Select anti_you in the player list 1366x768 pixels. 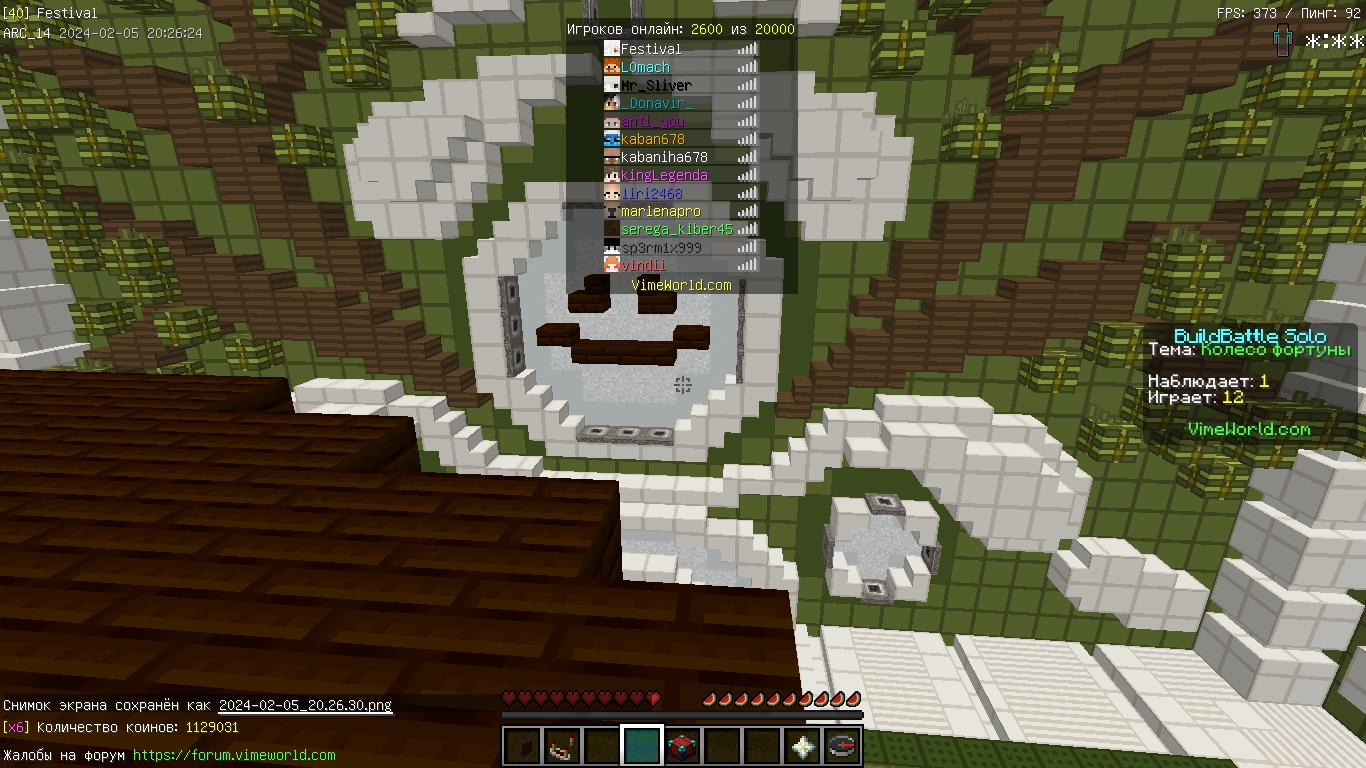pos(653,121)
